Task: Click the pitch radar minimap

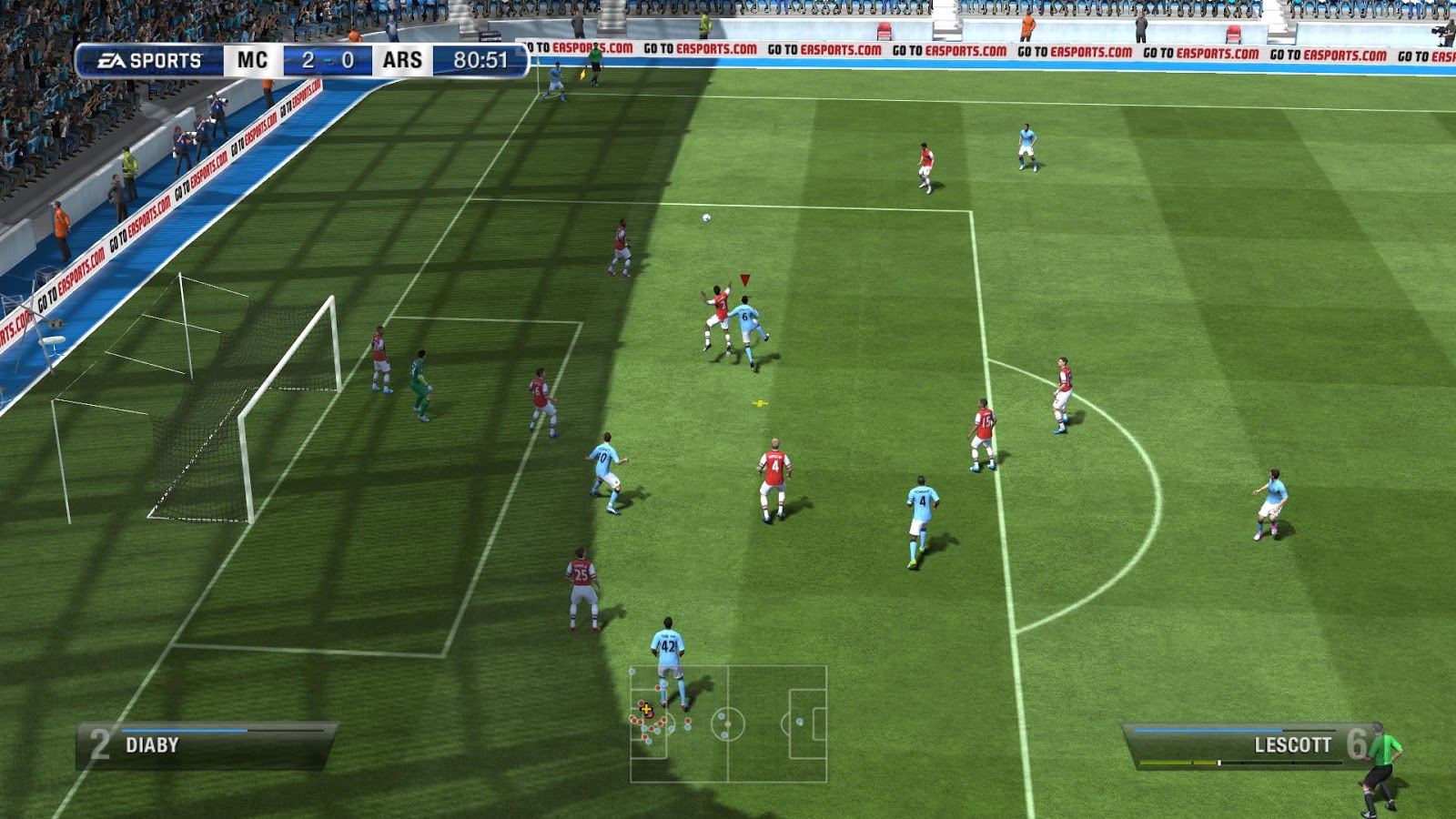Action: pos(728,723)
